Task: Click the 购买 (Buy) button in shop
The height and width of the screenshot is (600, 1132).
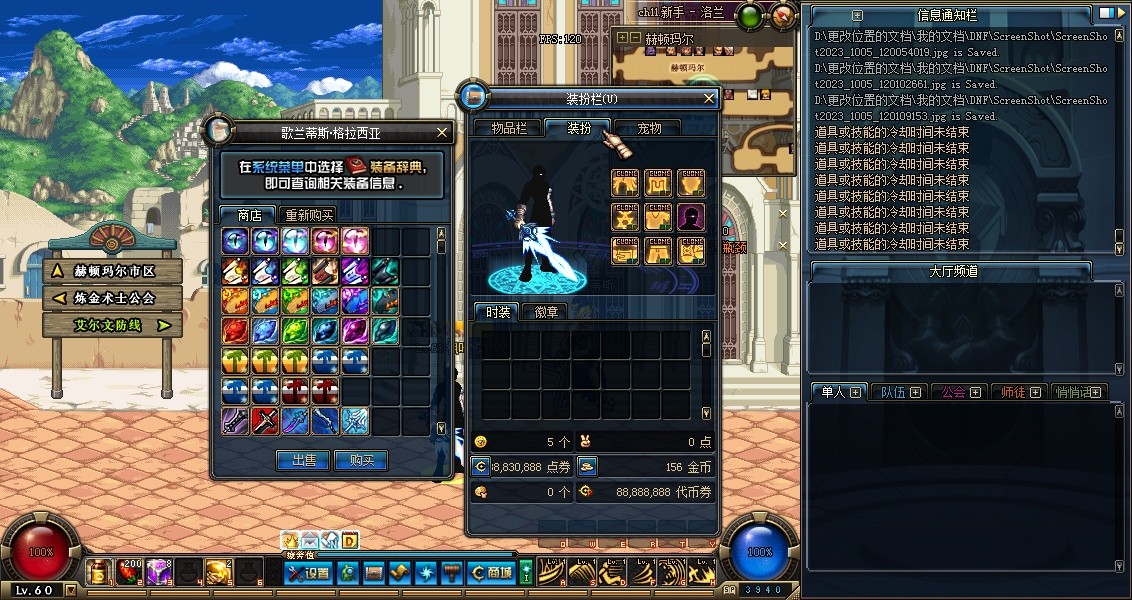Action: point(361,460)
